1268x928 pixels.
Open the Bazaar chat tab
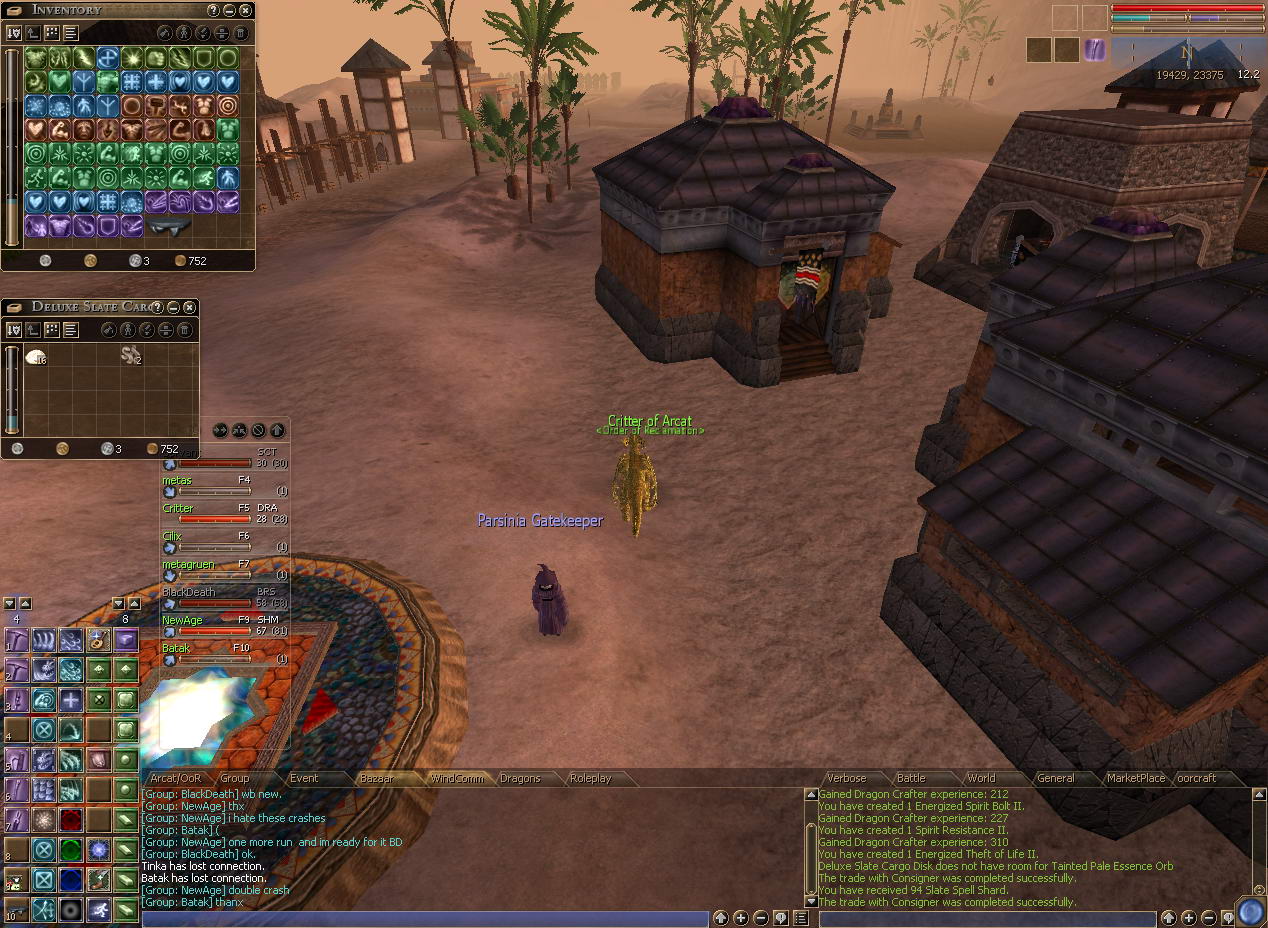pos(376,778)
